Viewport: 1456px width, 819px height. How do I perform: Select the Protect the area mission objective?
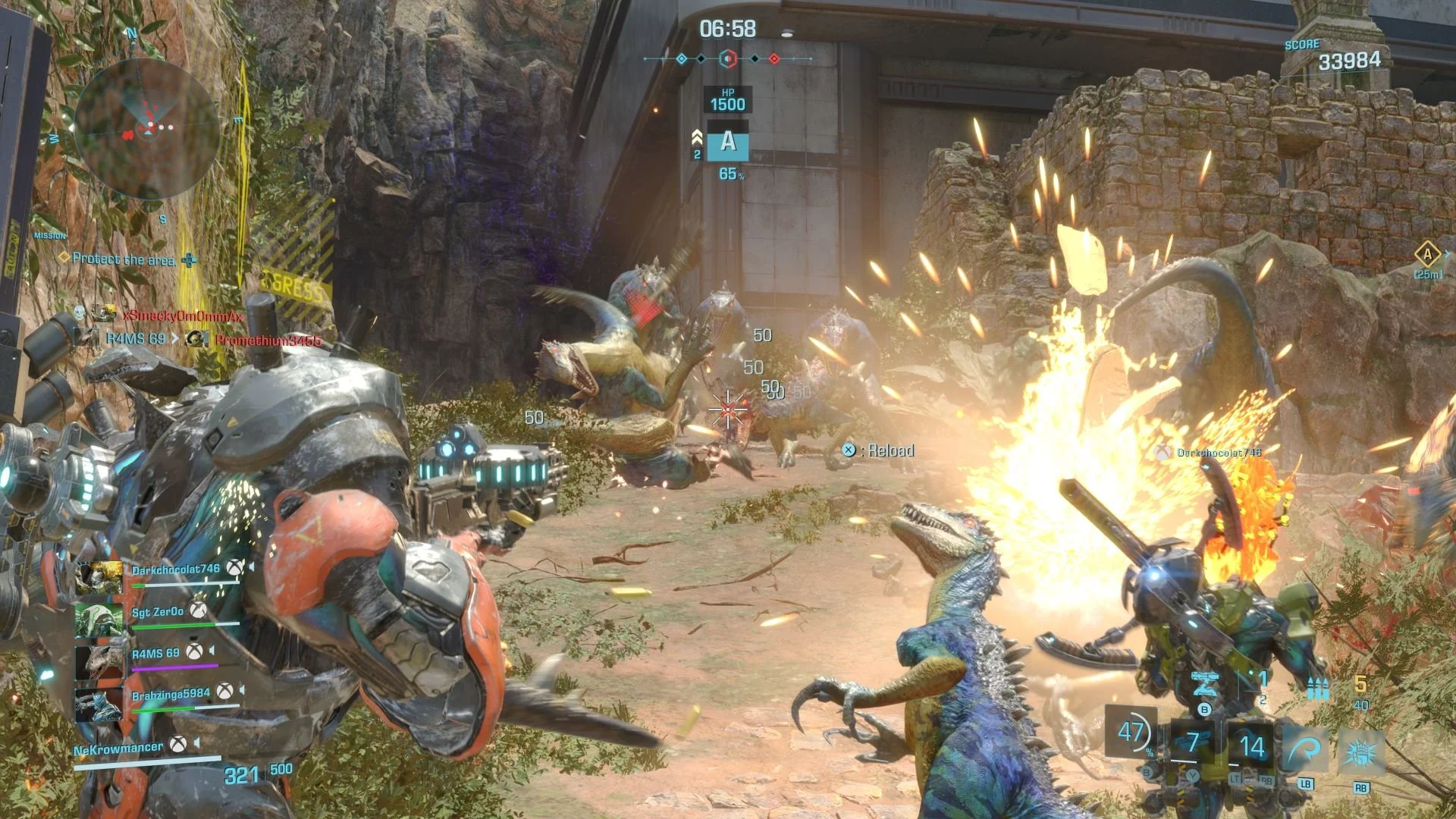[124, 259]
